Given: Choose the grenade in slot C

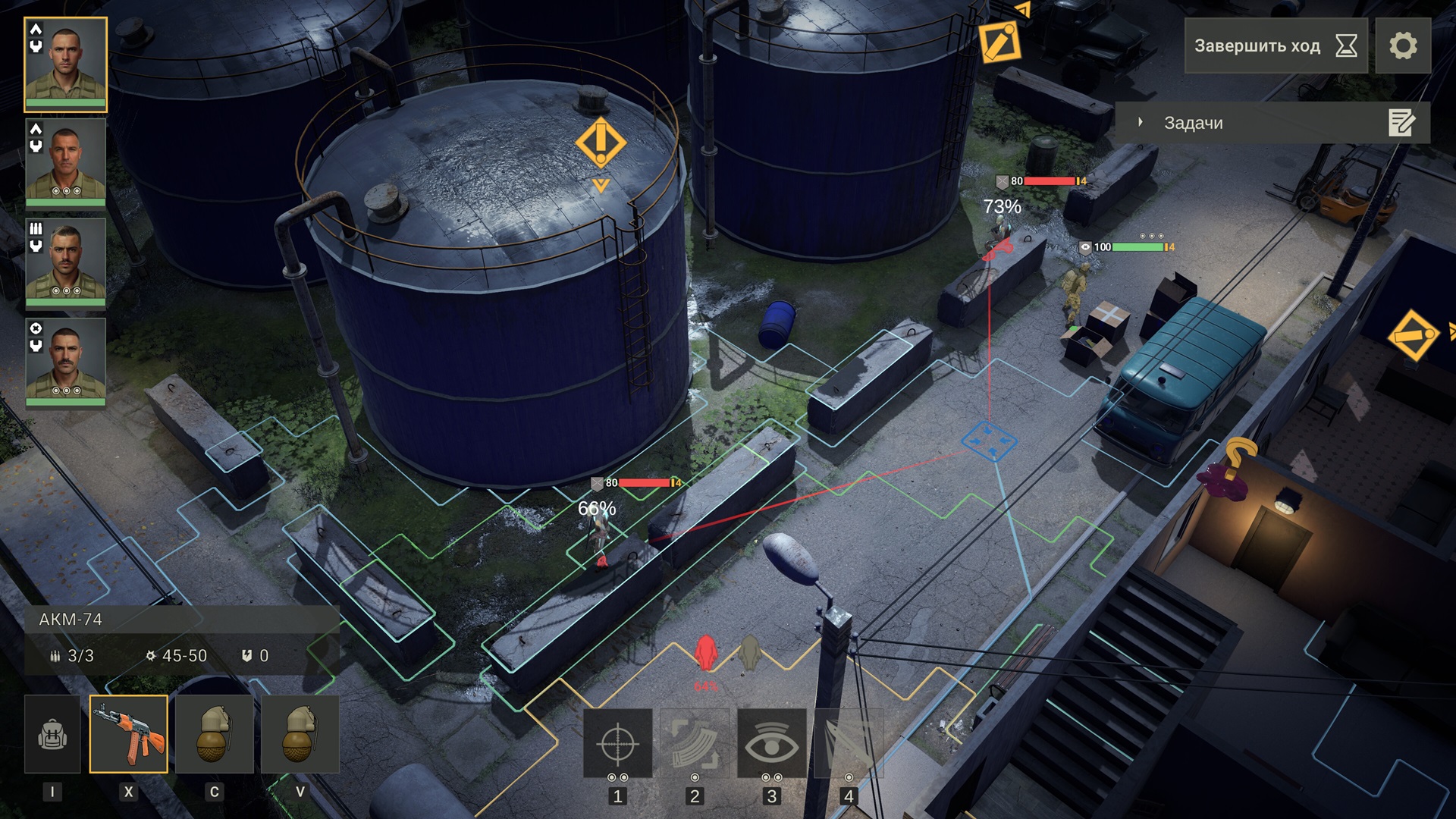Looking at the screenshot, I should [215, 734].
